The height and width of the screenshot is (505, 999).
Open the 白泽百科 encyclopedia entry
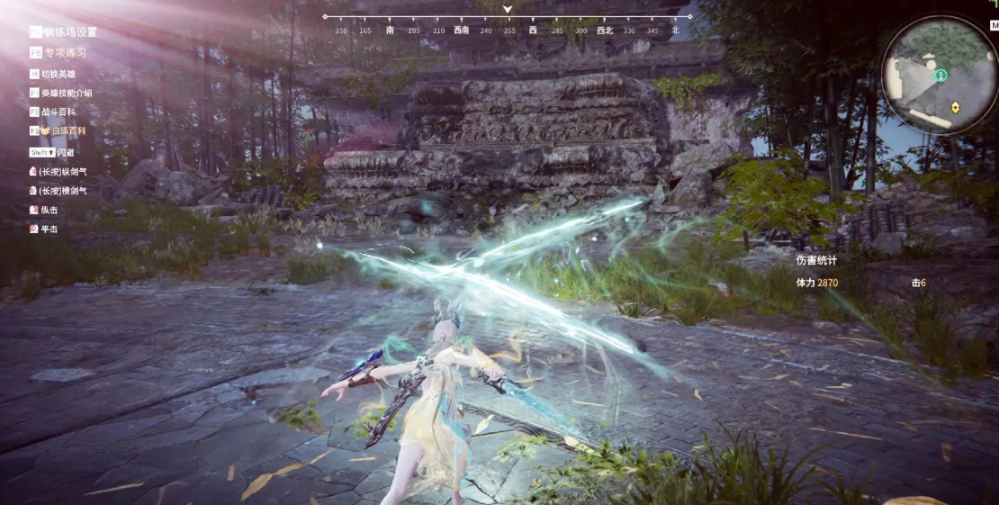(x=61, y=130)
